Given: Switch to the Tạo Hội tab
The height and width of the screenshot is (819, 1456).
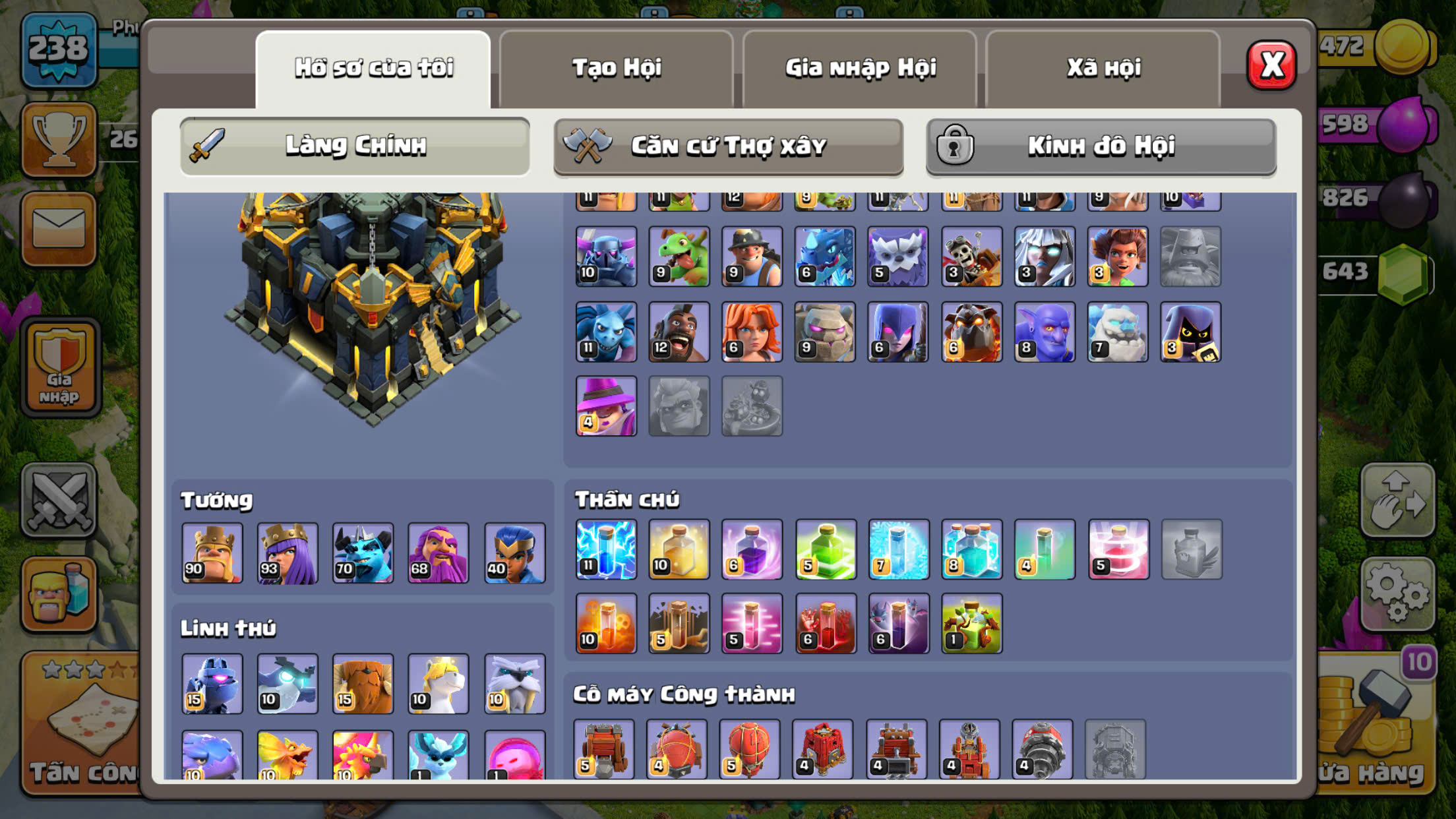Looking at the screenshot, I should [x=616, y=68].
